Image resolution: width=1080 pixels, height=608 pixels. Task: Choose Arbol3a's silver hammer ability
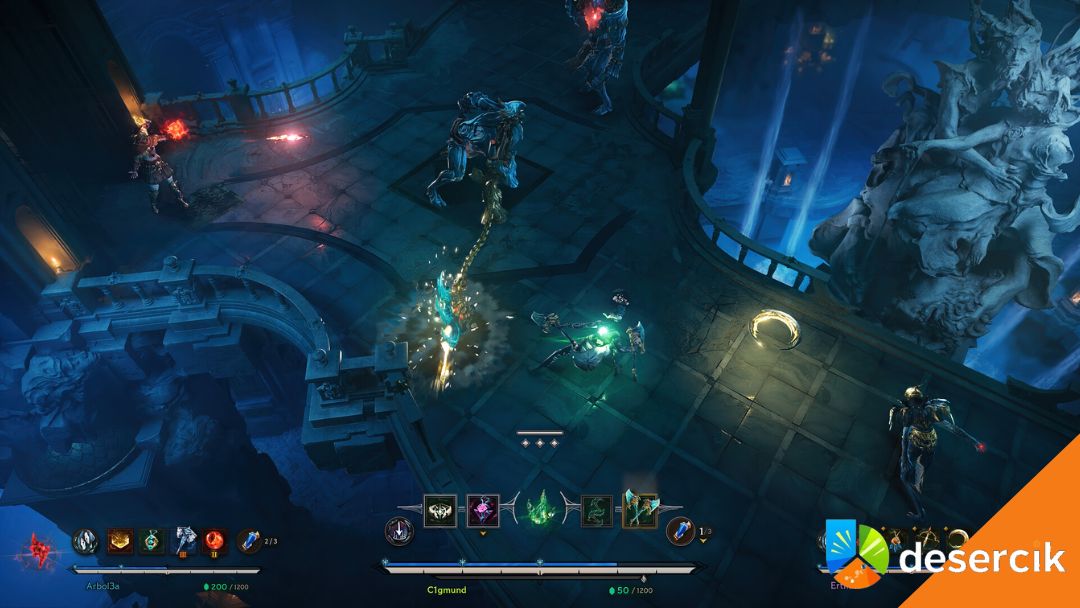(185, 541)
